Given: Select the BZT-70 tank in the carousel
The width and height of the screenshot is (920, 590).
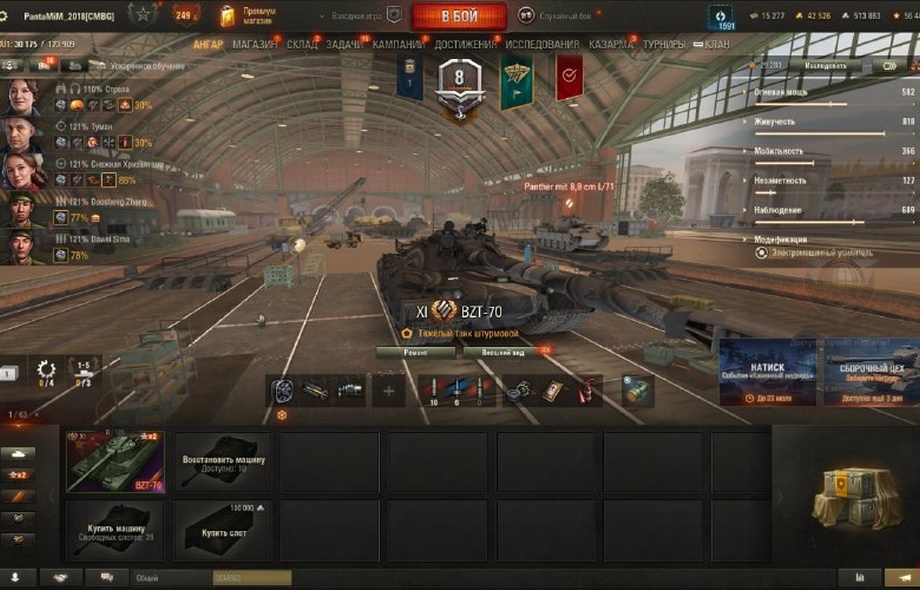Looking at the screenshot, I should 115,462.
